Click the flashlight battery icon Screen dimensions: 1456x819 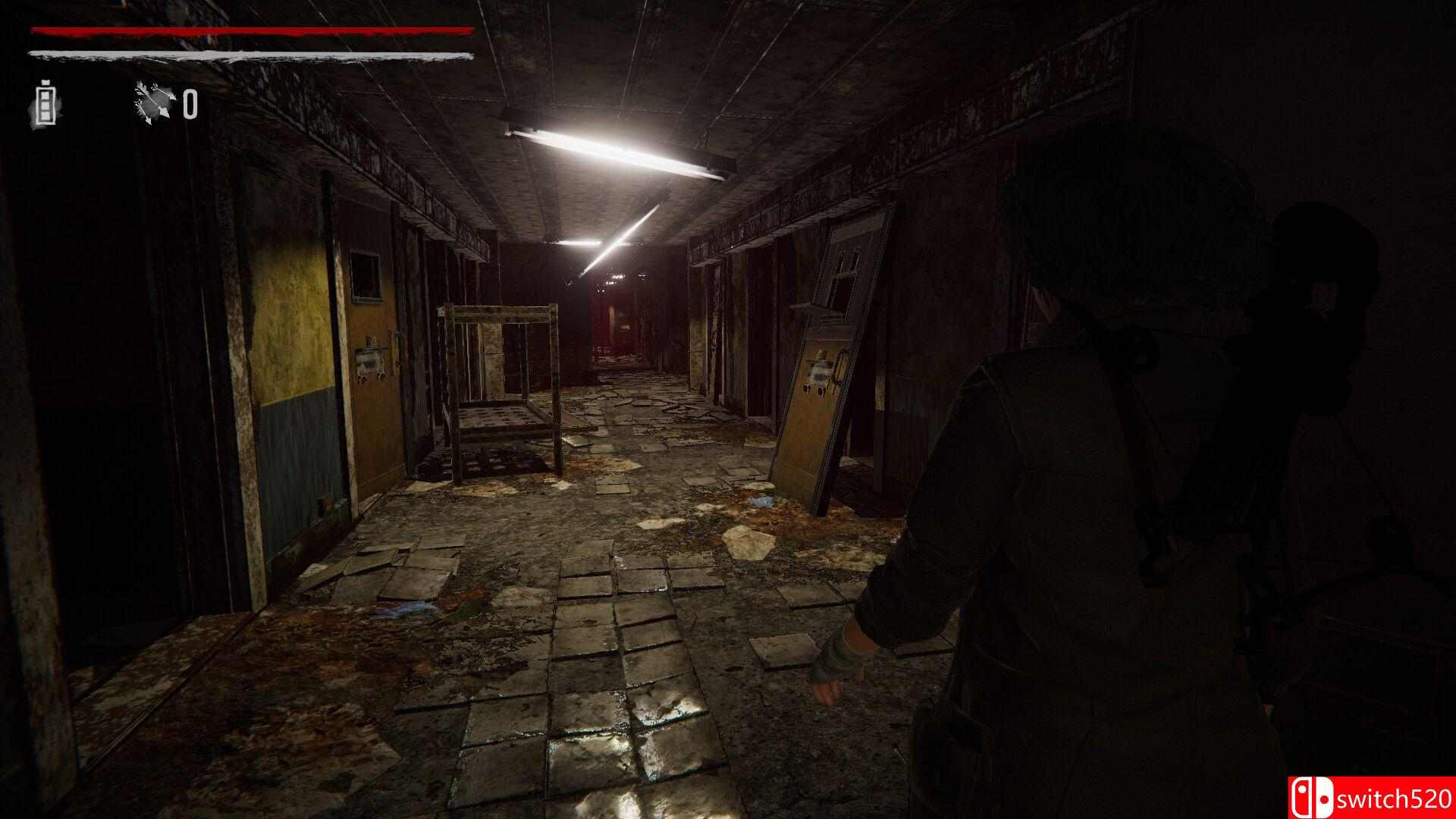[45, 104]
